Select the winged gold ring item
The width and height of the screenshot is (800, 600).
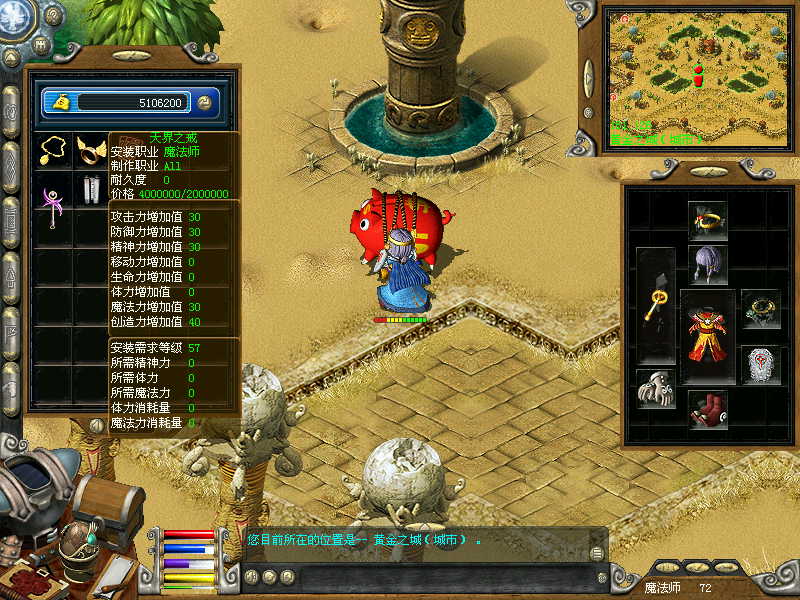pos(90,150)
